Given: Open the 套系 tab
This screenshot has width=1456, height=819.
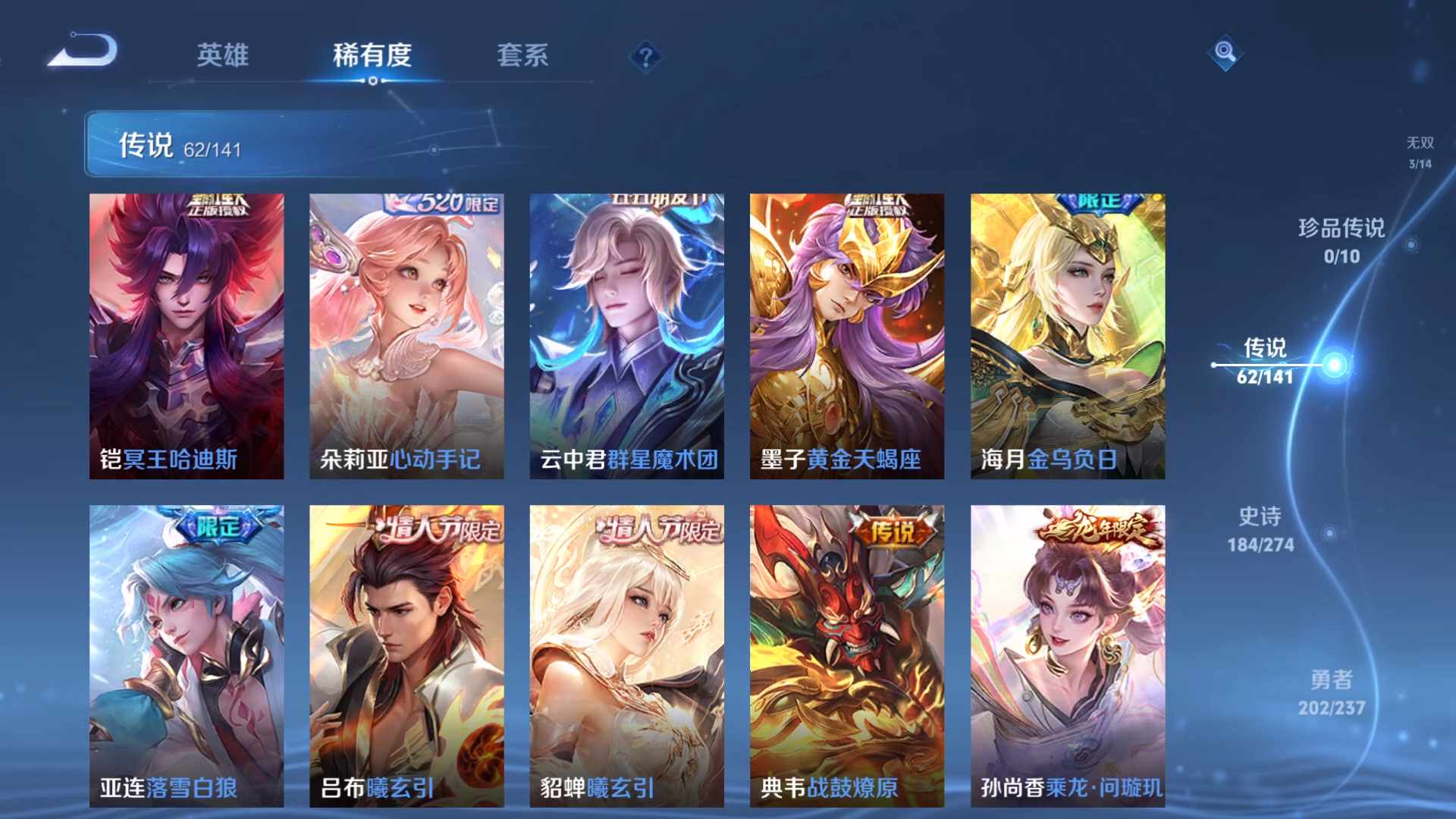Looking at the screenshot, I should pyautogui.click(x=522, y=55).
